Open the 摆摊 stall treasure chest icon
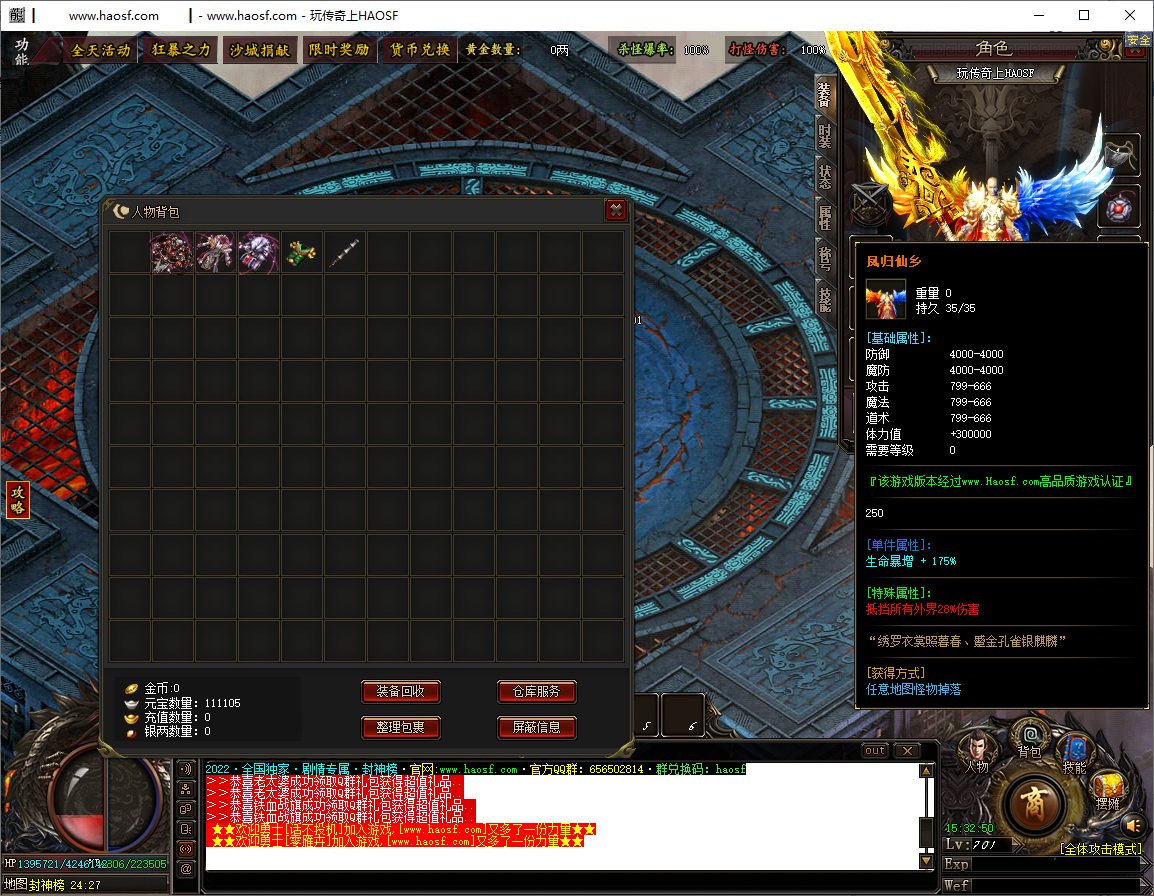1154x896 pixels. click(x=1107, y=789)
